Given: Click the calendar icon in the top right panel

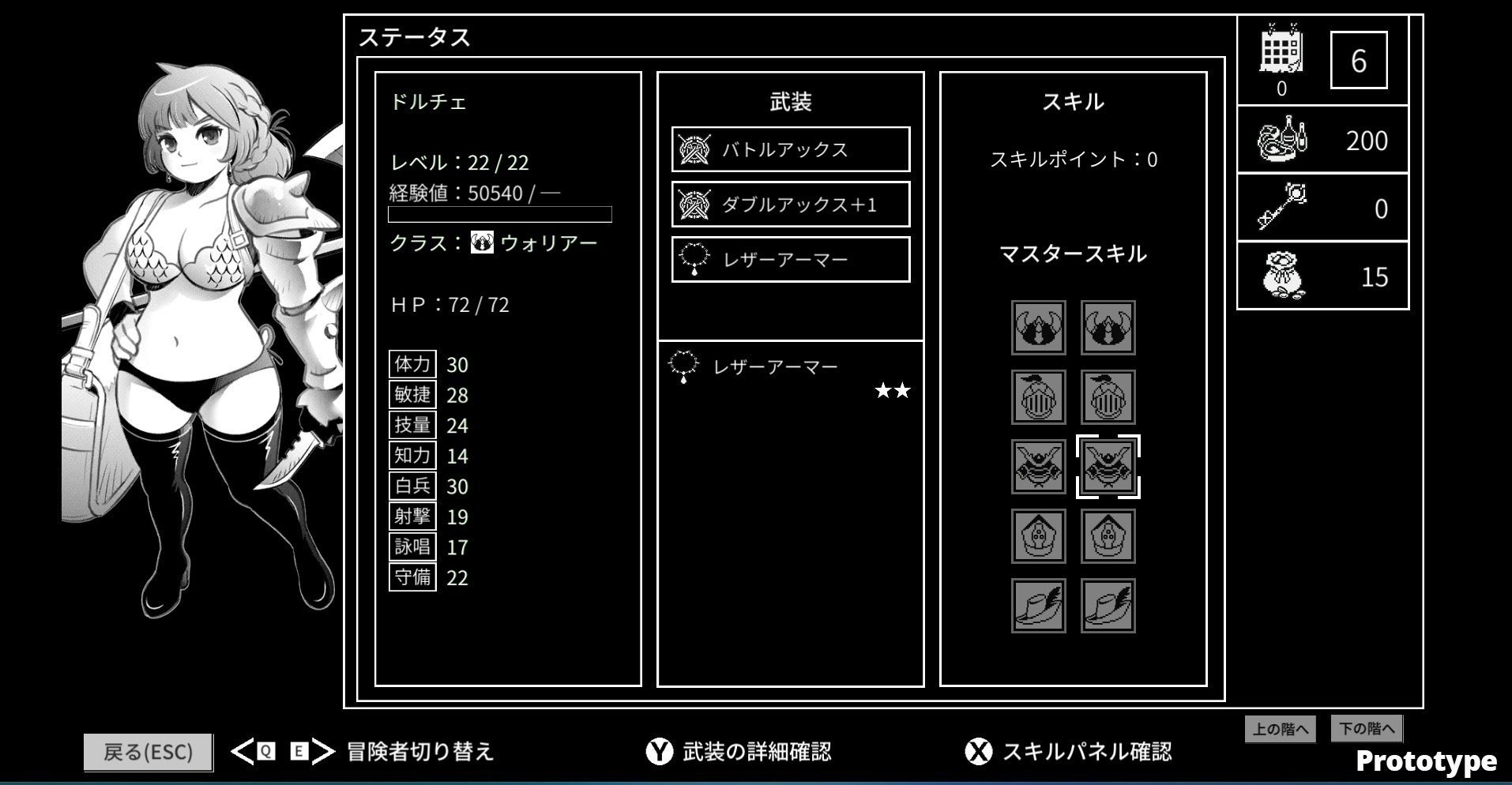Looking at the screenshot, I should pos(1281,49).
